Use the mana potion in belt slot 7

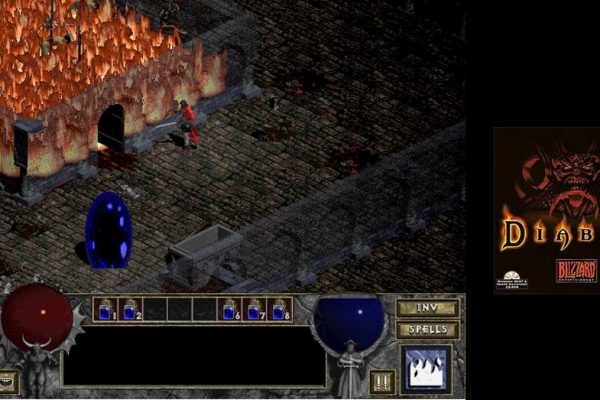[256, 310]
